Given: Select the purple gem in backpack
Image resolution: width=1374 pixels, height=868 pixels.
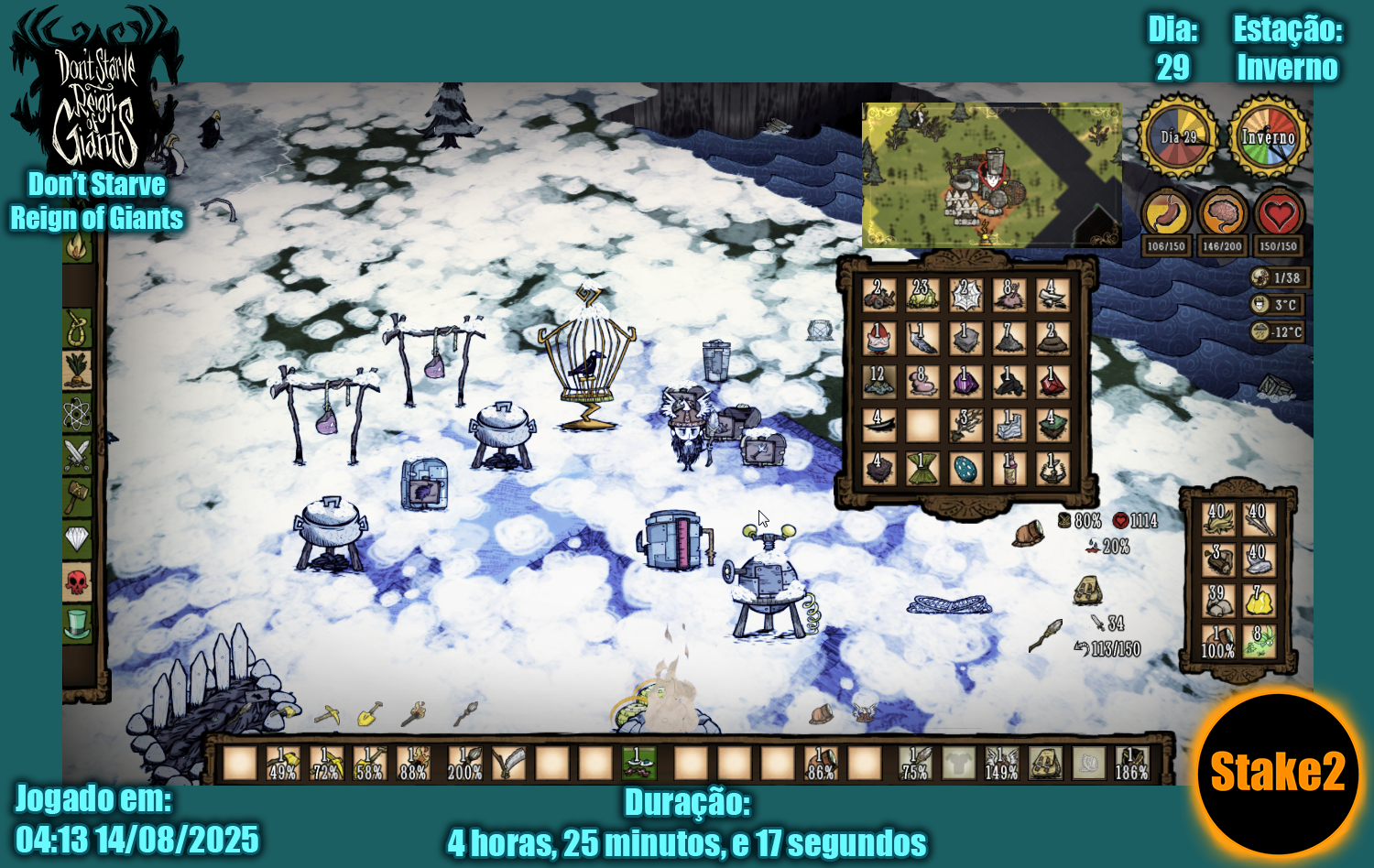Looking at the screenshot, I should (965, 382).
